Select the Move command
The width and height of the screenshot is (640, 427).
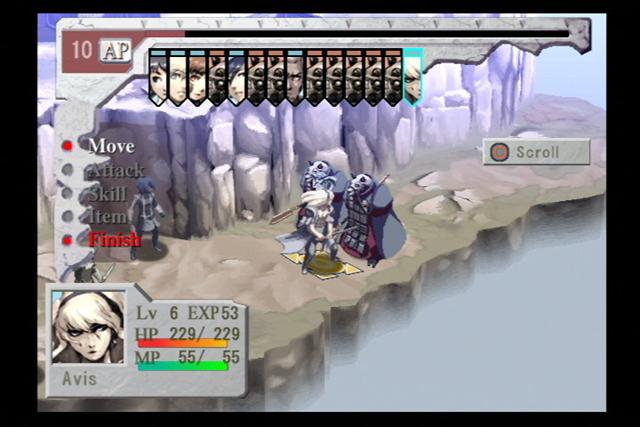(111, 146)
